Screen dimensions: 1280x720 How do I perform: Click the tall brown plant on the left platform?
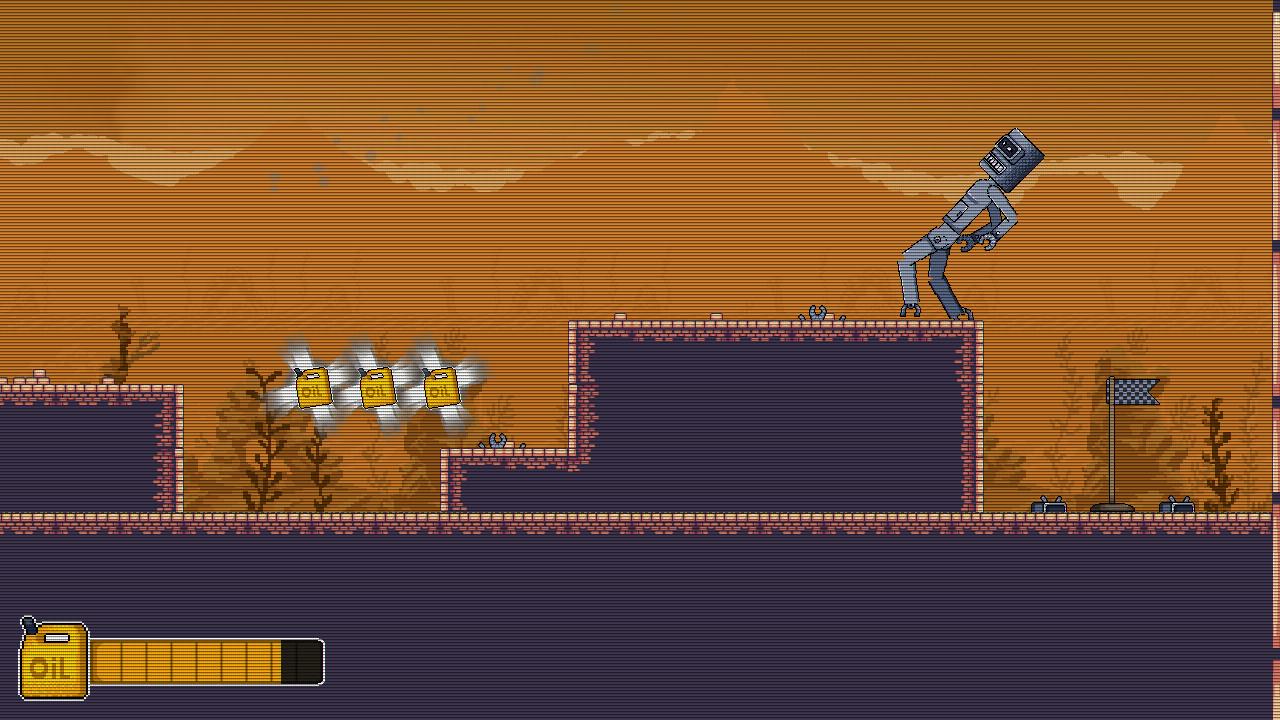coord(122,340)
